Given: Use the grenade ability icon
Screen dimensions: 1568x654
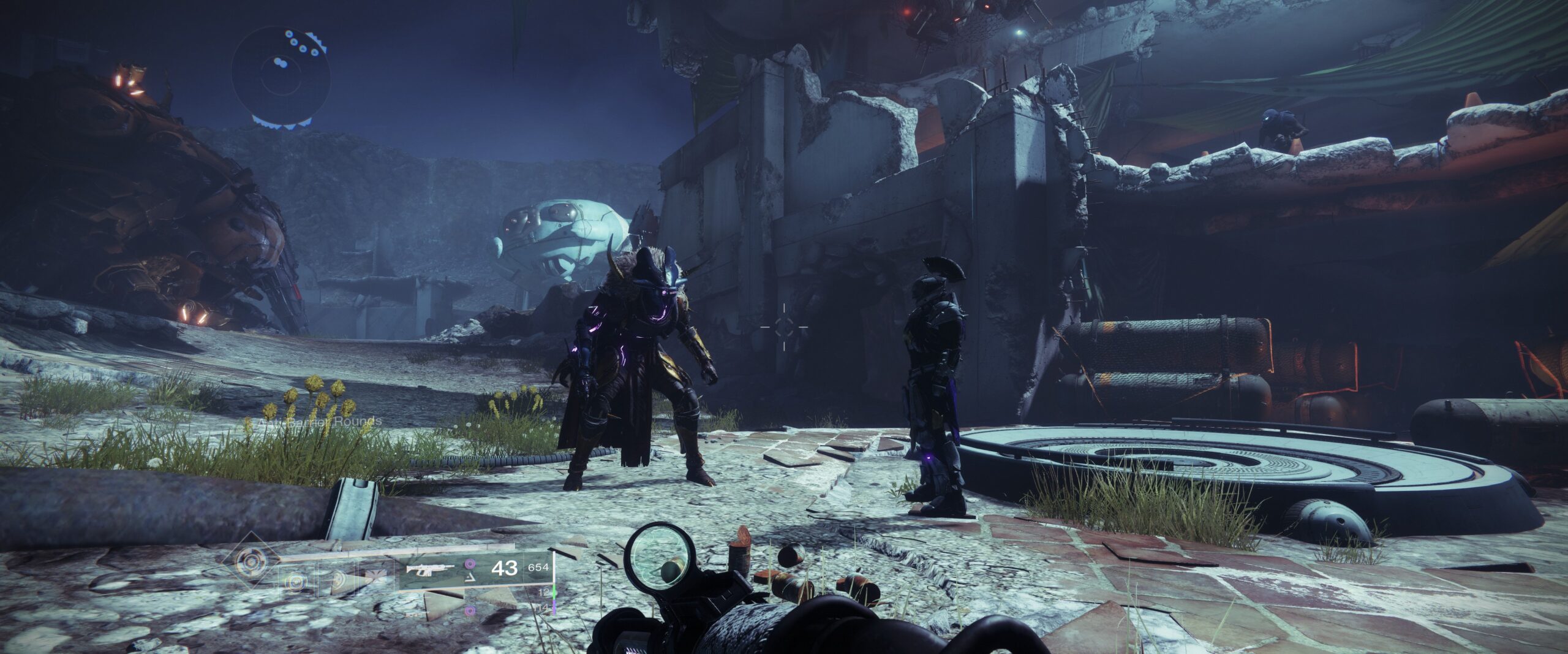Looking at the screenshot, I should (x=295, y=581).
